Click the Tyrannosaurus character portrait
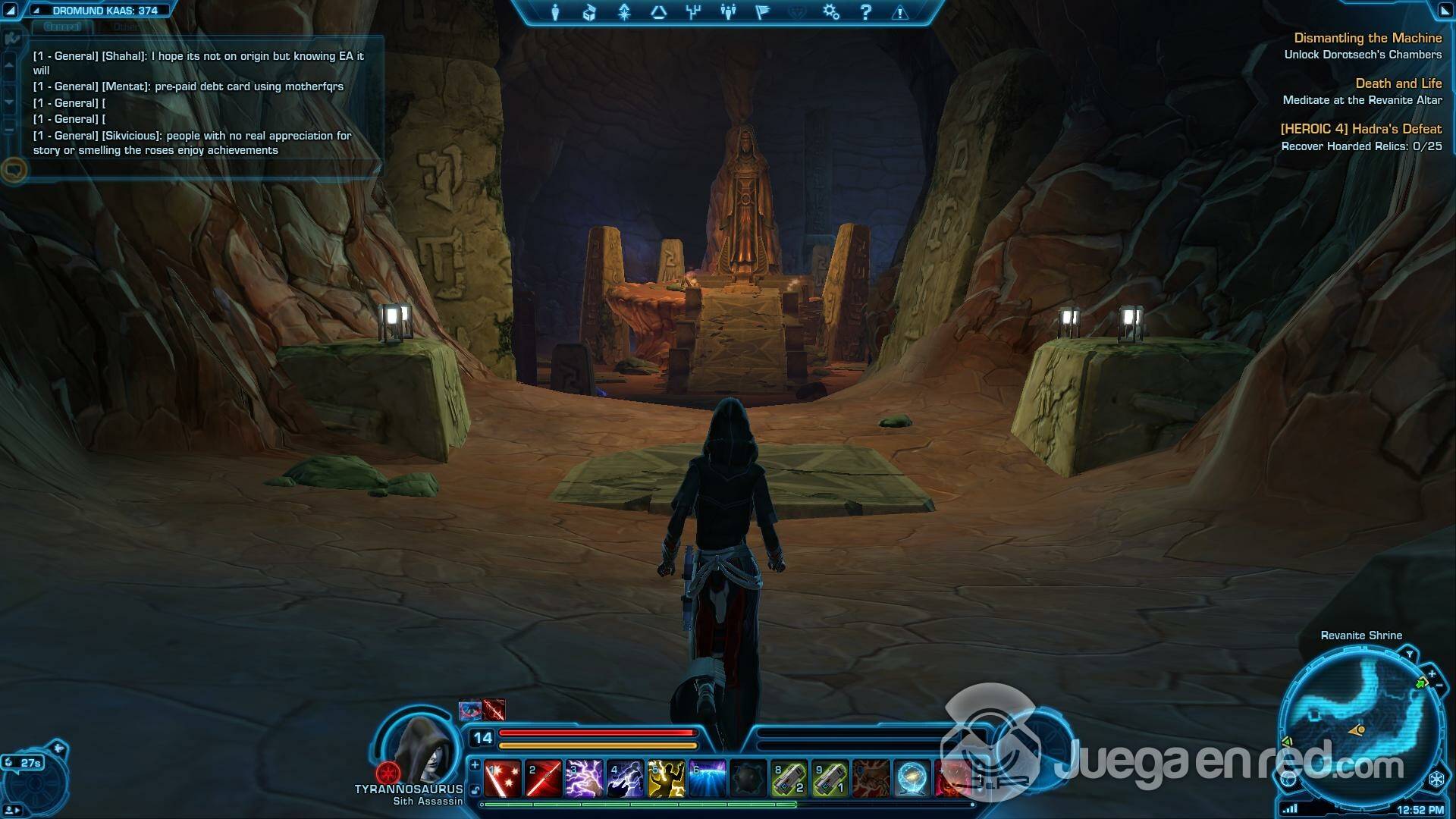The image size is (1456, 819). (x=422, y=748)
